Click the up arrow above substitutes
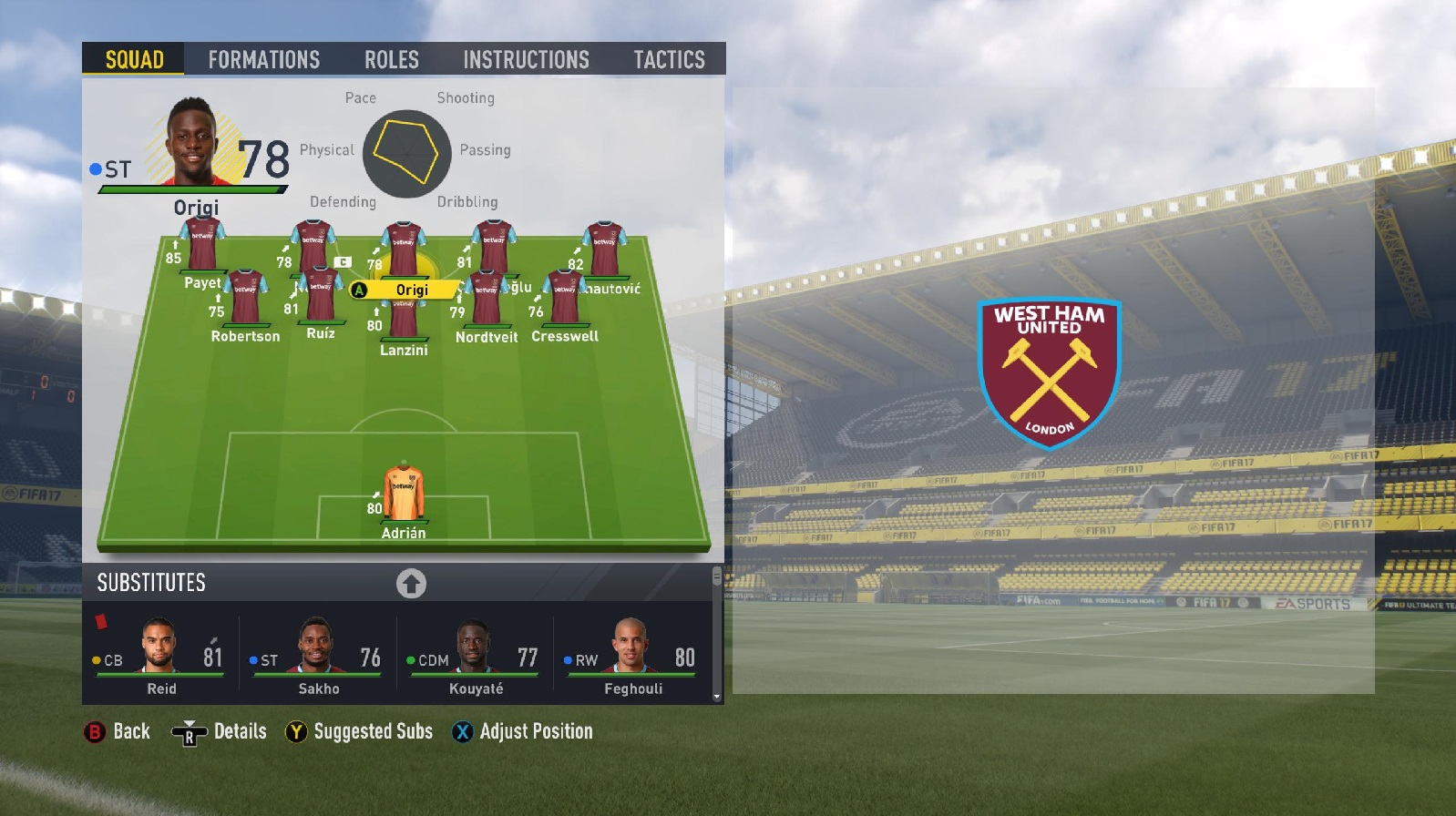1456x816 pixels. pos(411,583)
